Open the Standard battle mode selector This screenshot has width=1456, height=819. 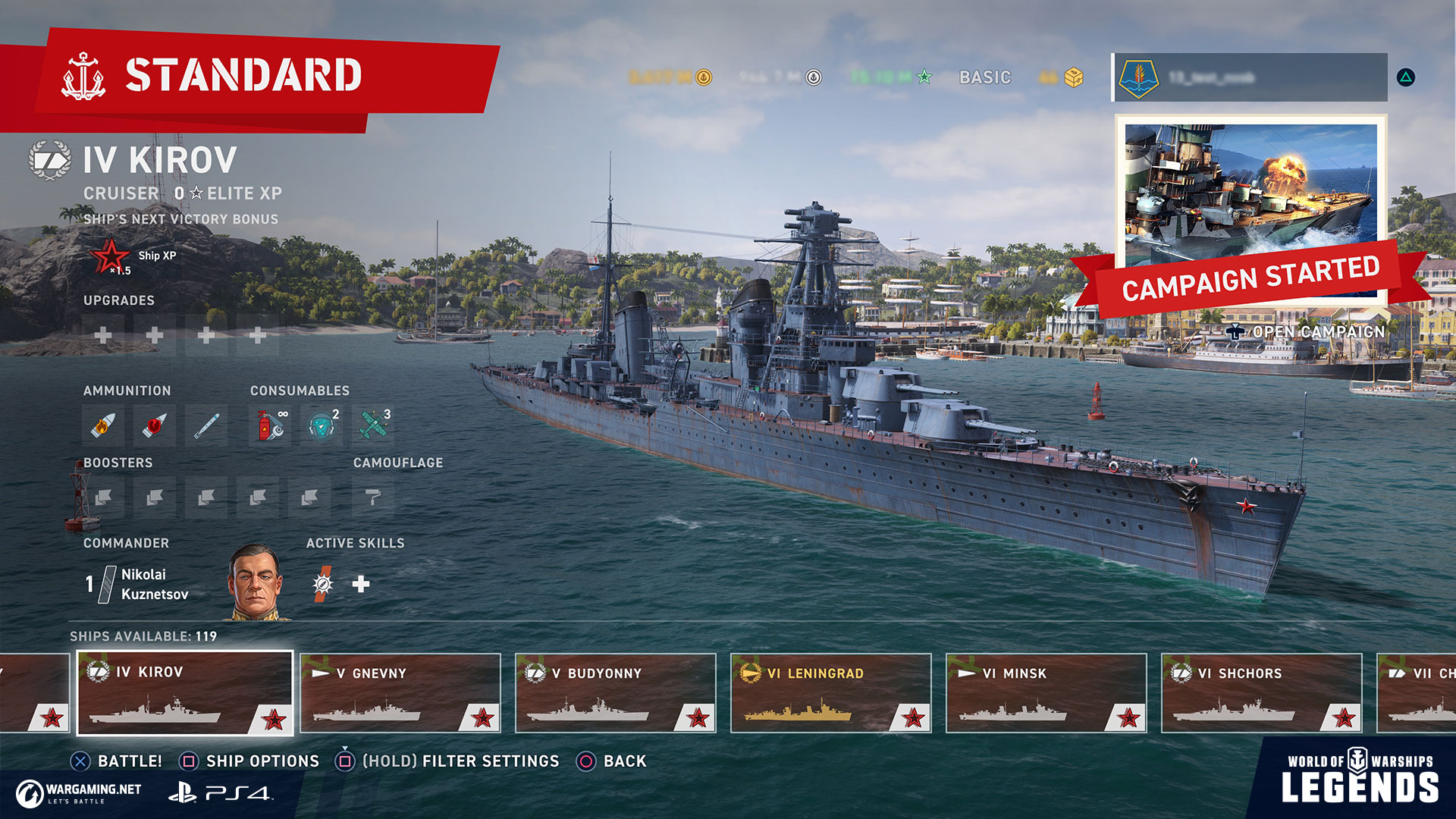pos(243,76)
